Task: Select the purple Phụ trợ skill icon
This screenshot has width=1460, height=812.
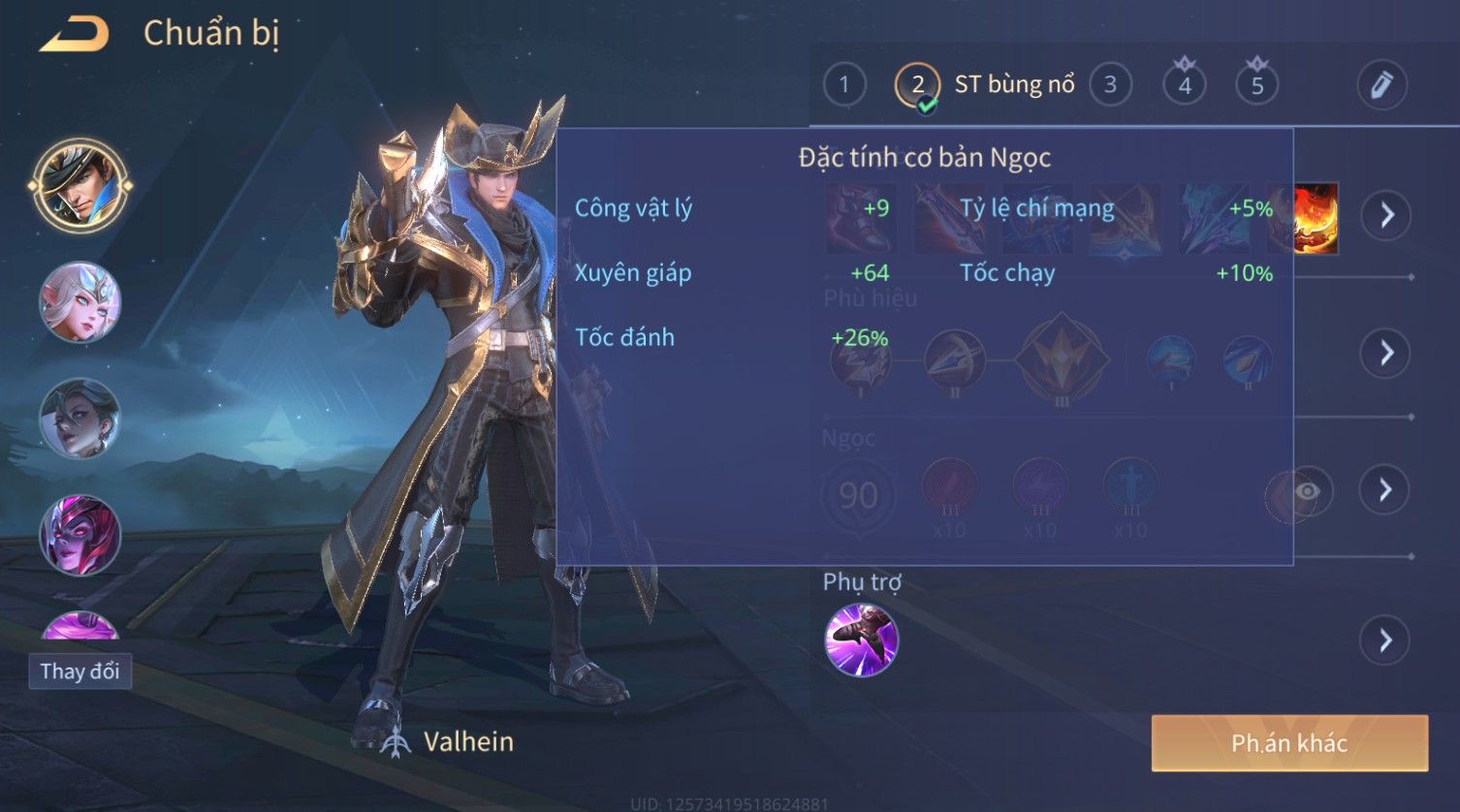Action: click(x=861, y=640)
